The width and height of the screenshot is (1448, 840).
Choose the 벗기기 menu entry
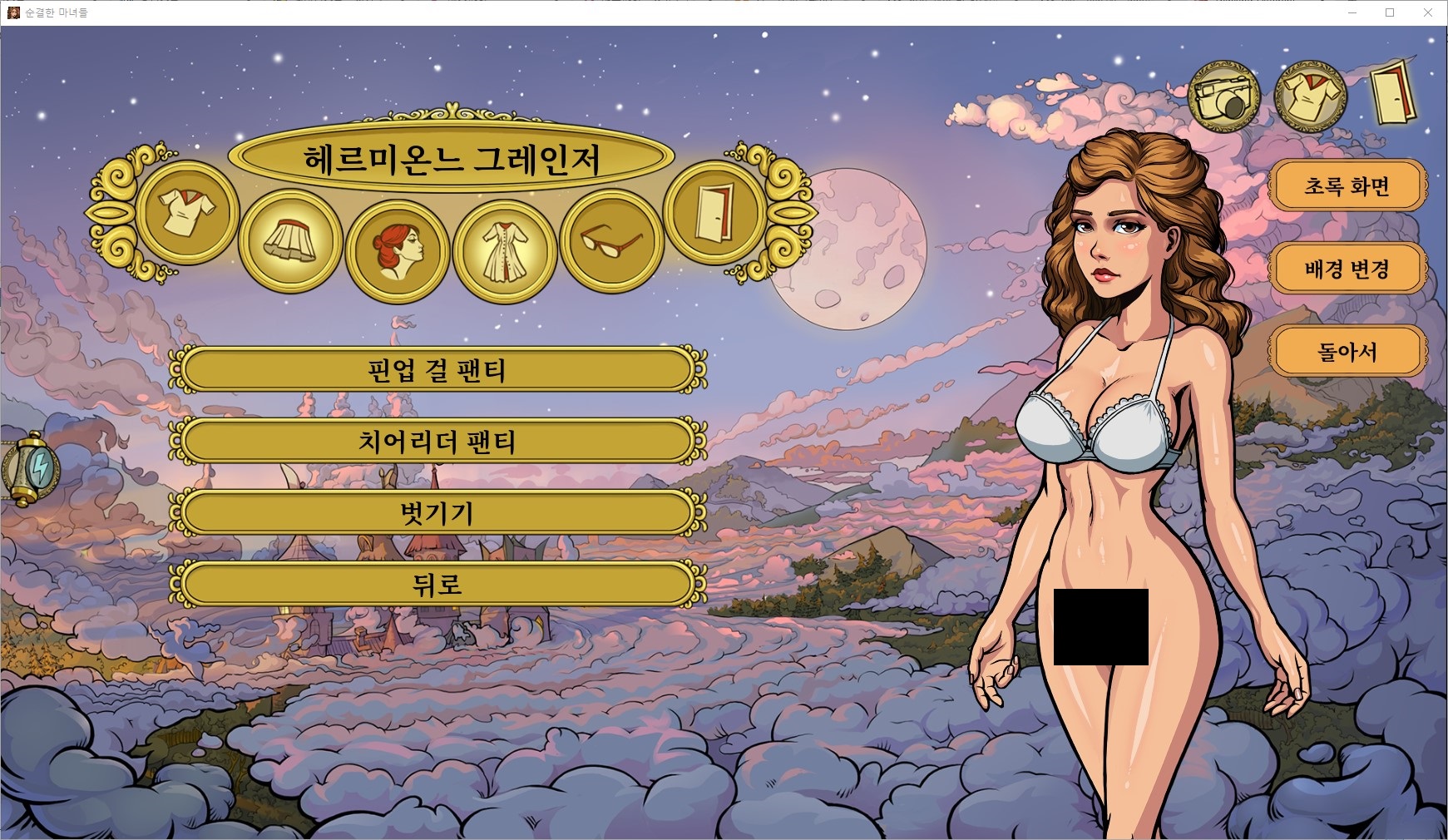point(437,512)
